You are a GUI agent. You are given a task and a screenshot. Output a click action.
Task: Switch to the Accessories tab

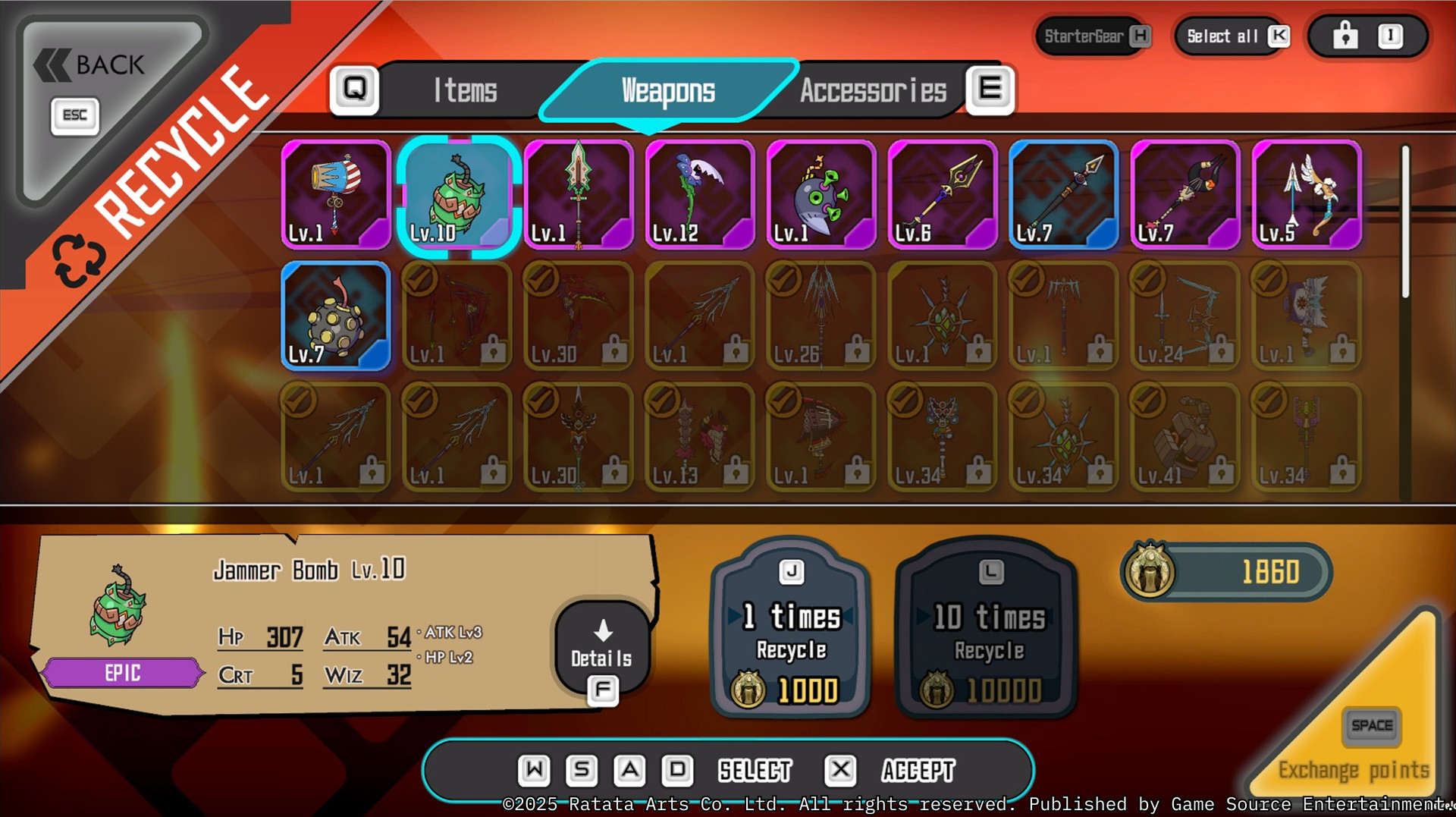point(873,91)
